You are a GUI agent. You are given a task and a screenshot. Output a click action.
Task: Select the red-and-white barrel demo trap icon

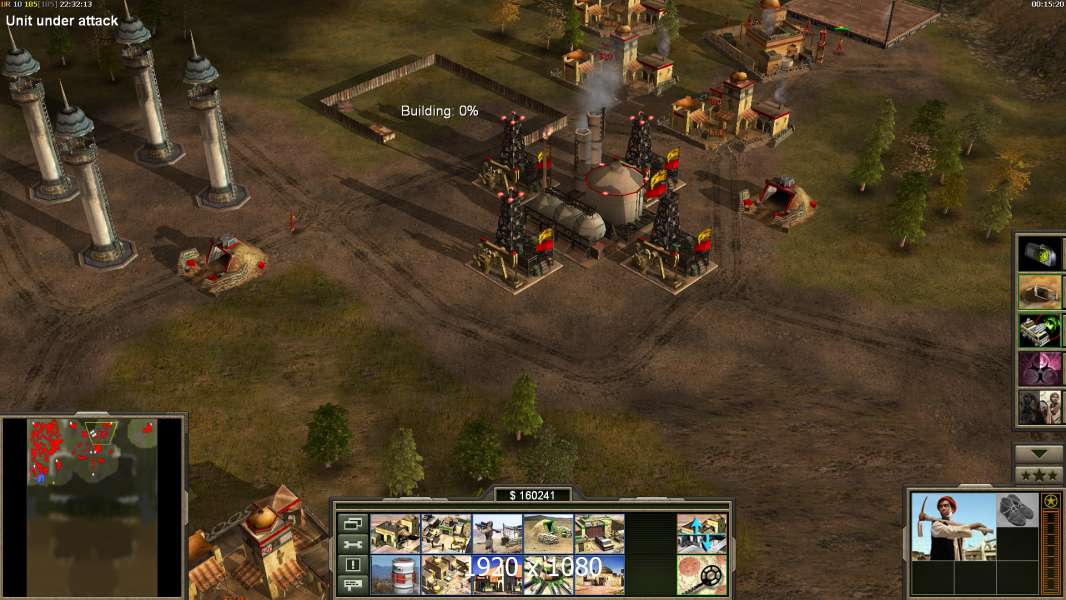click(x=395, y=575)
